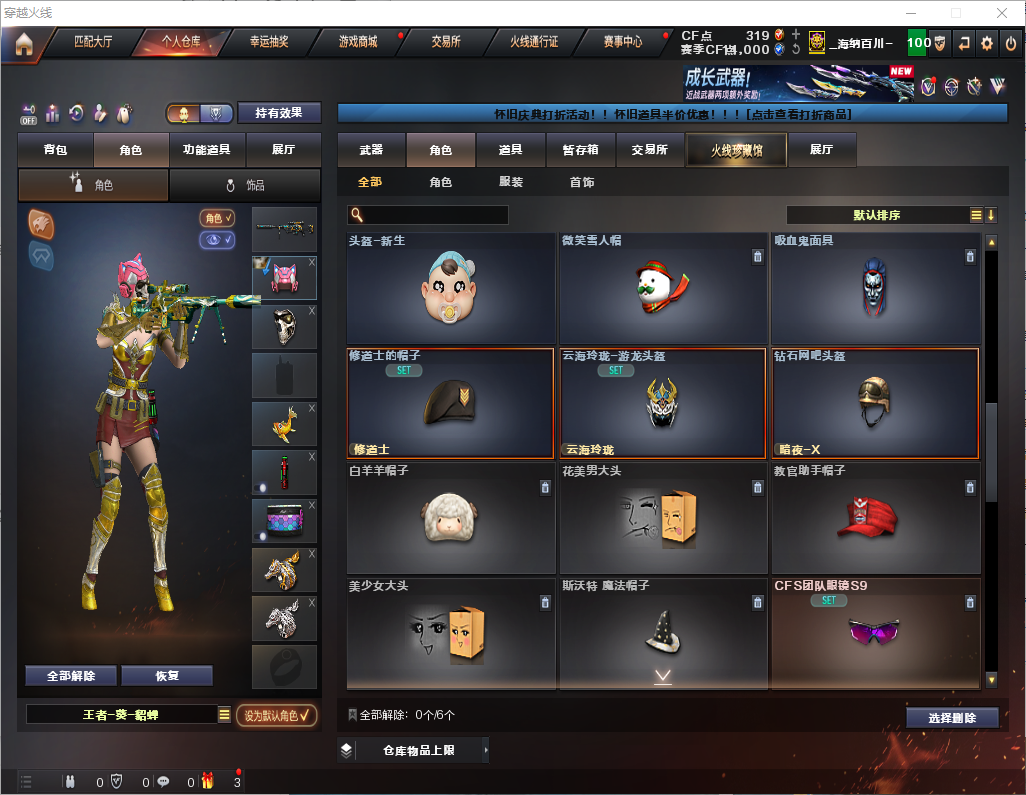
Task: Open the 游戏商城 game store
Action: pyautogui.click(x=358, y=42)
